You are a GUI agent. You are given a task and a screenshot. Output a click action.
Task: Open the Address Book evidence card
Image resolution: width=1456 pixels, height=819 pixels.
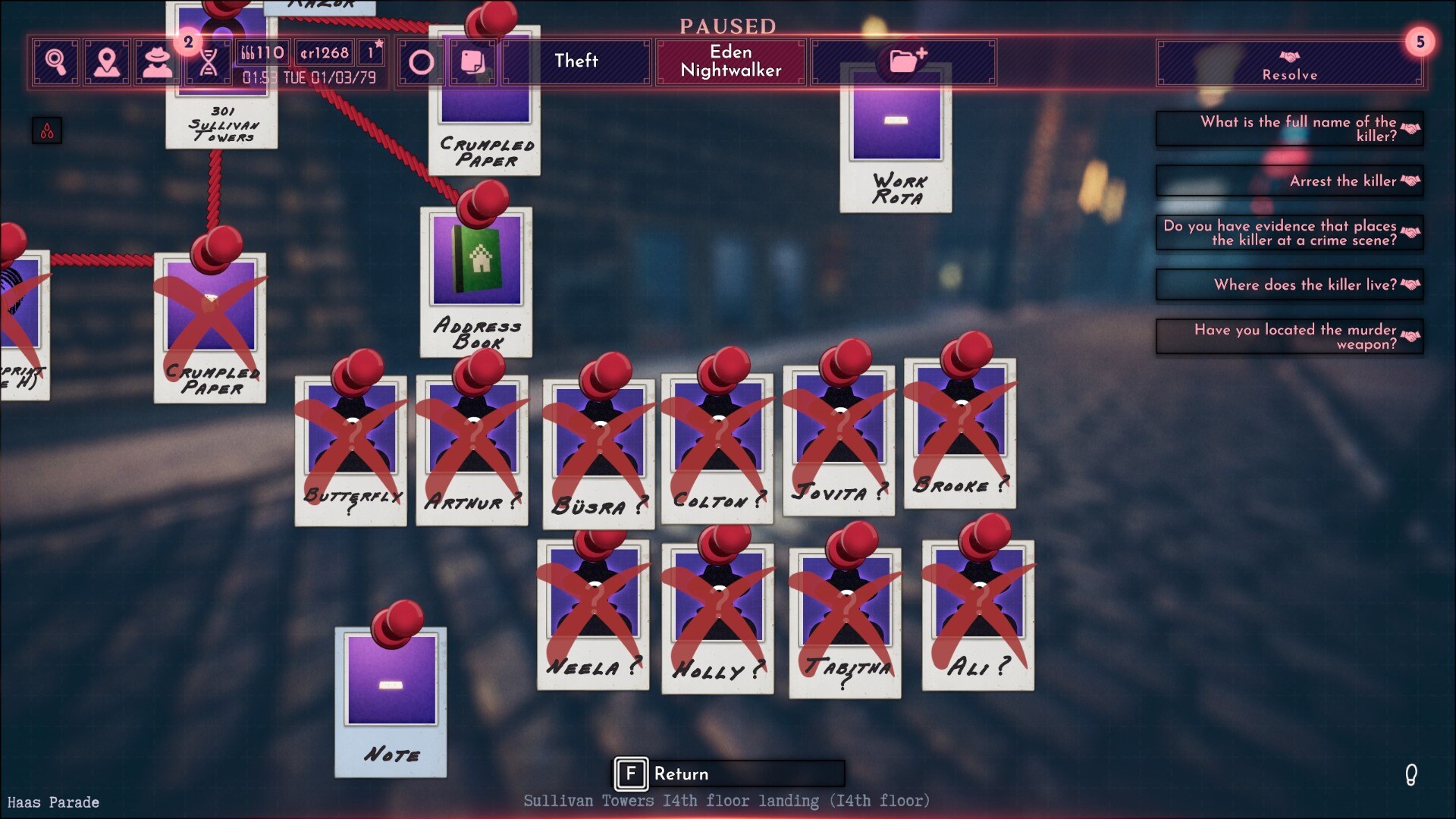coord(476,282)
